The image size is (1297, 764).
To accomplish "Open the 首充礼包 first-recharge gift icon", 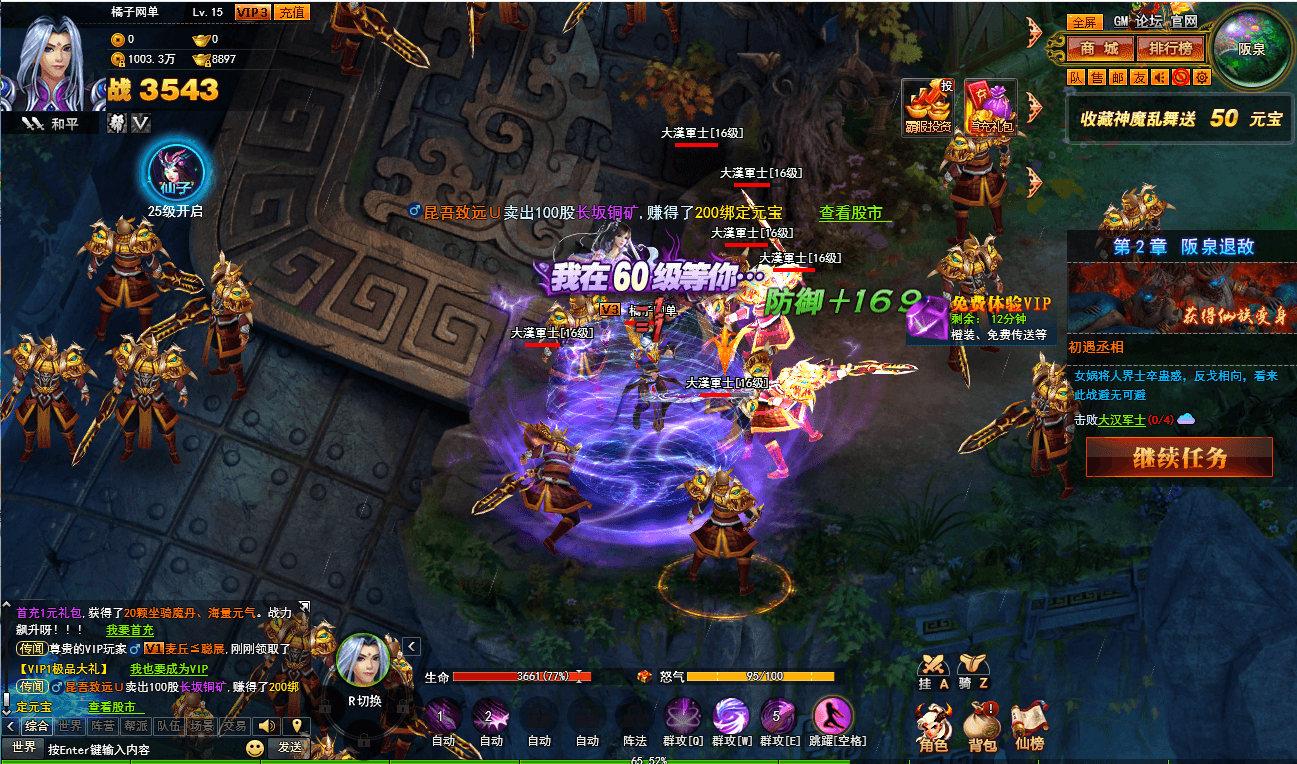I will click(991, 105).
